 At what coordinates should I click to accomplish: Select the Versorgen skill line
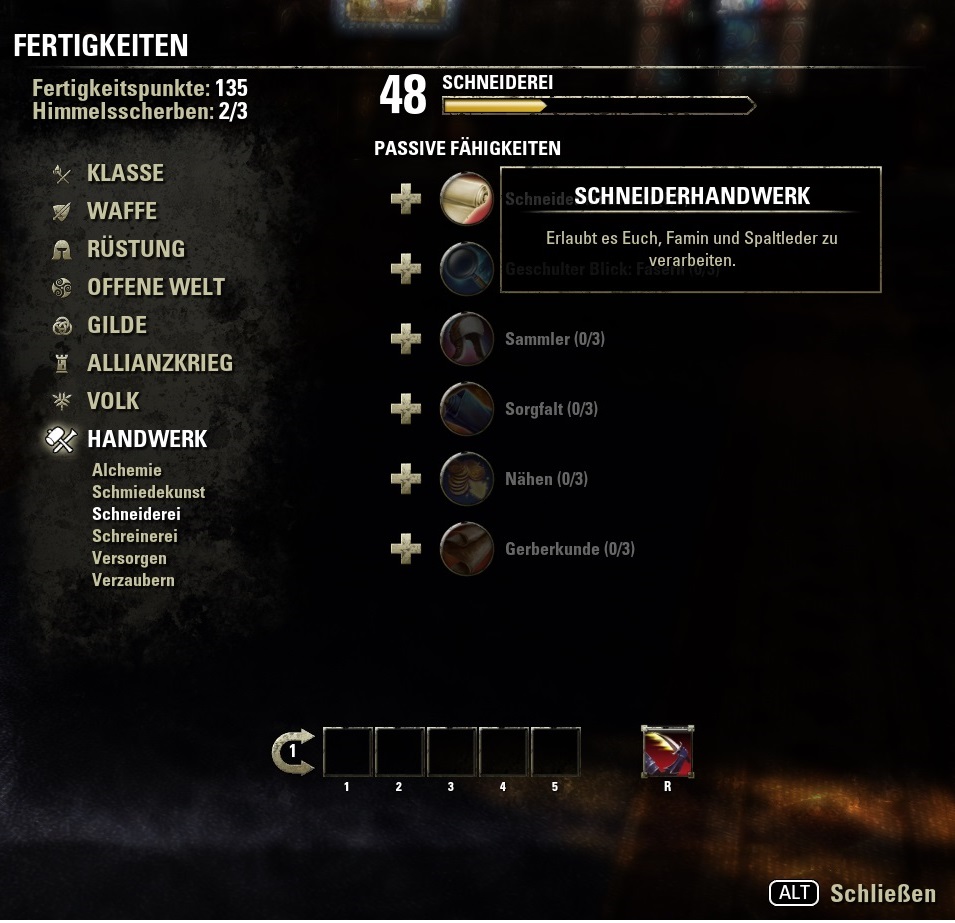click(x=129, y=558)
